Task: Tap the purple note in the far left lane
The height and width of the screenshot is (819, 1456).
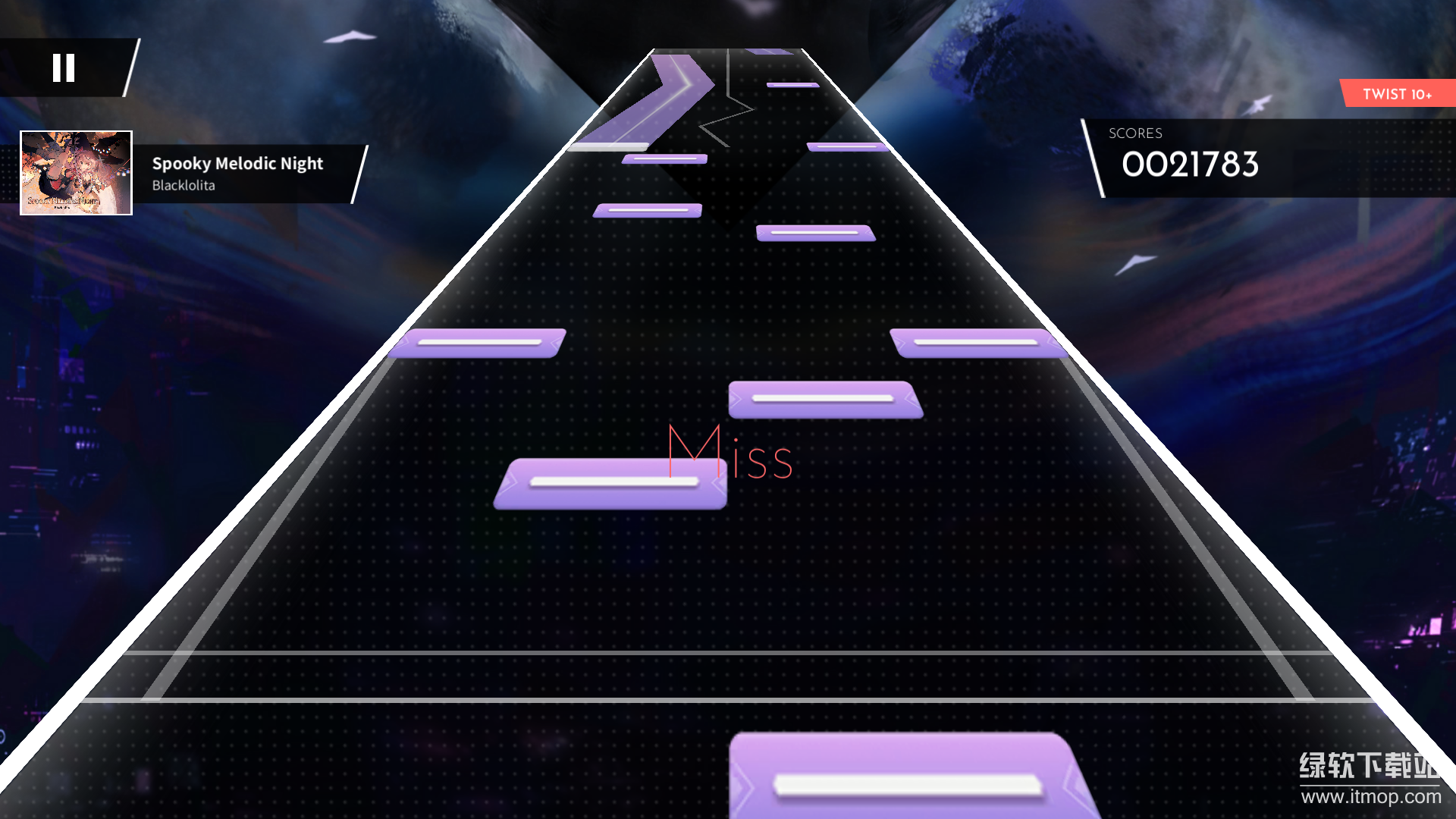Action: coord(479,343)
